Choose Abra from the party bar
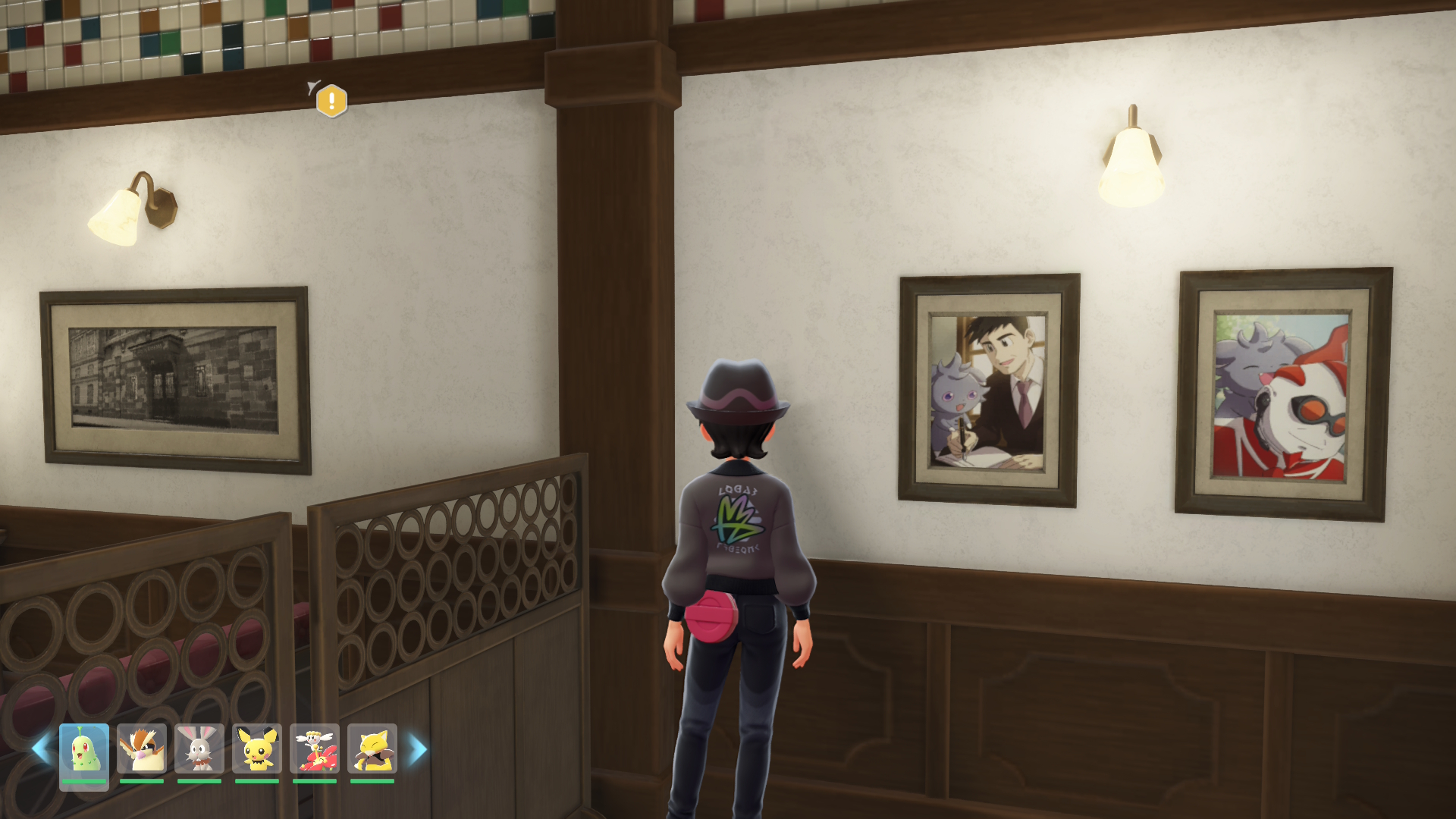Screen dimensions: 1456x819 tap(372, 749)
